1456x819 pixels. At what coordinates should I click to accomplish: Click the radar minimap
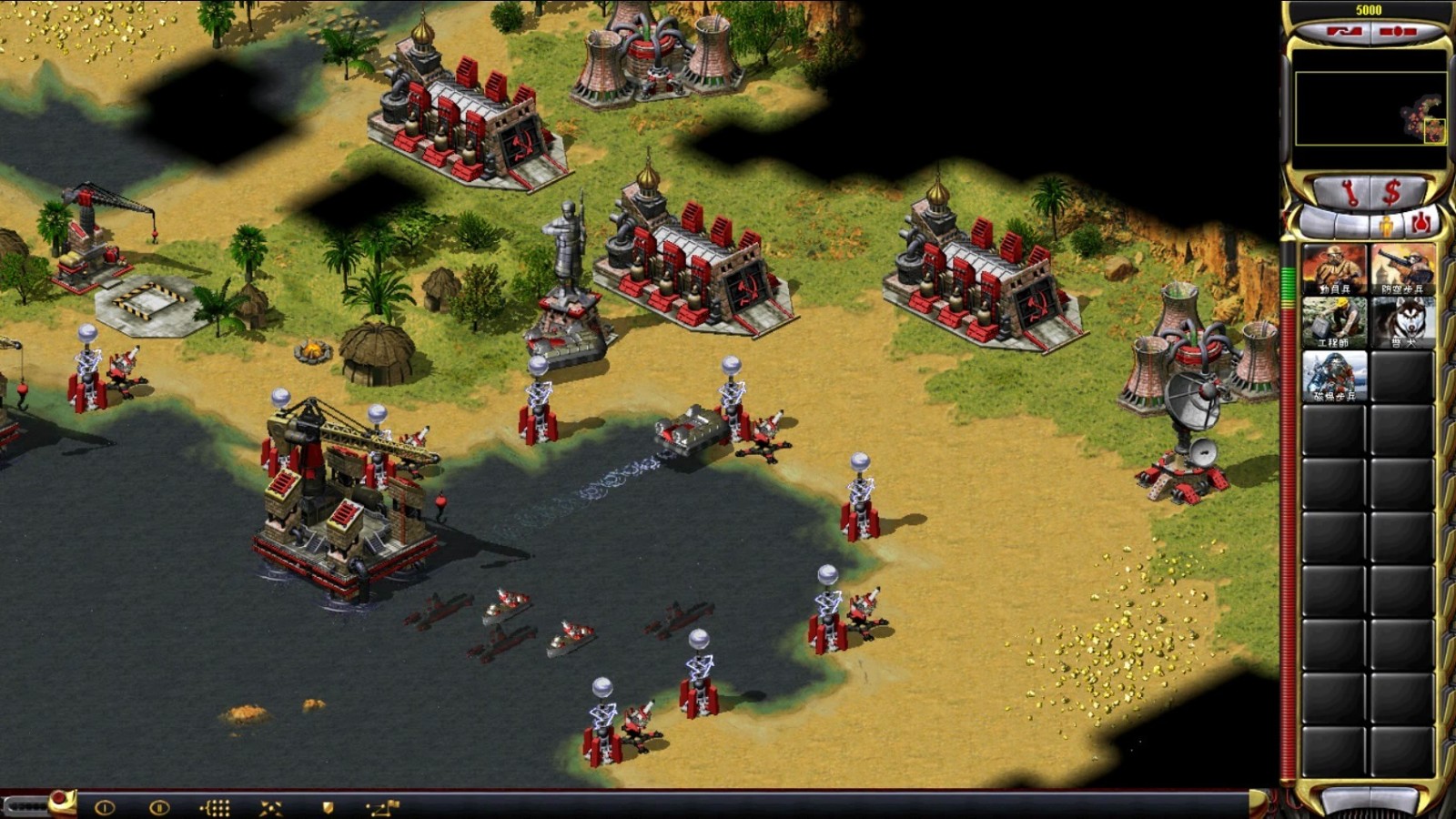1370,109
